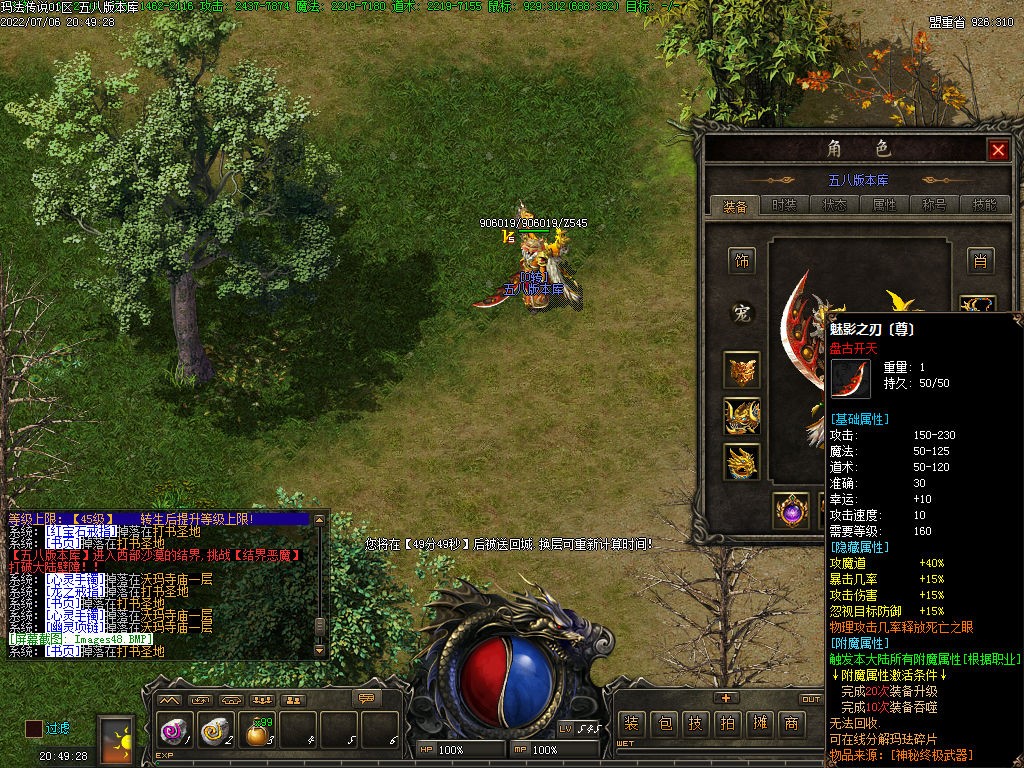This screenshot has height=768, width=1024.
Task: Click the 摊 stall button
Action: point(759,724)
